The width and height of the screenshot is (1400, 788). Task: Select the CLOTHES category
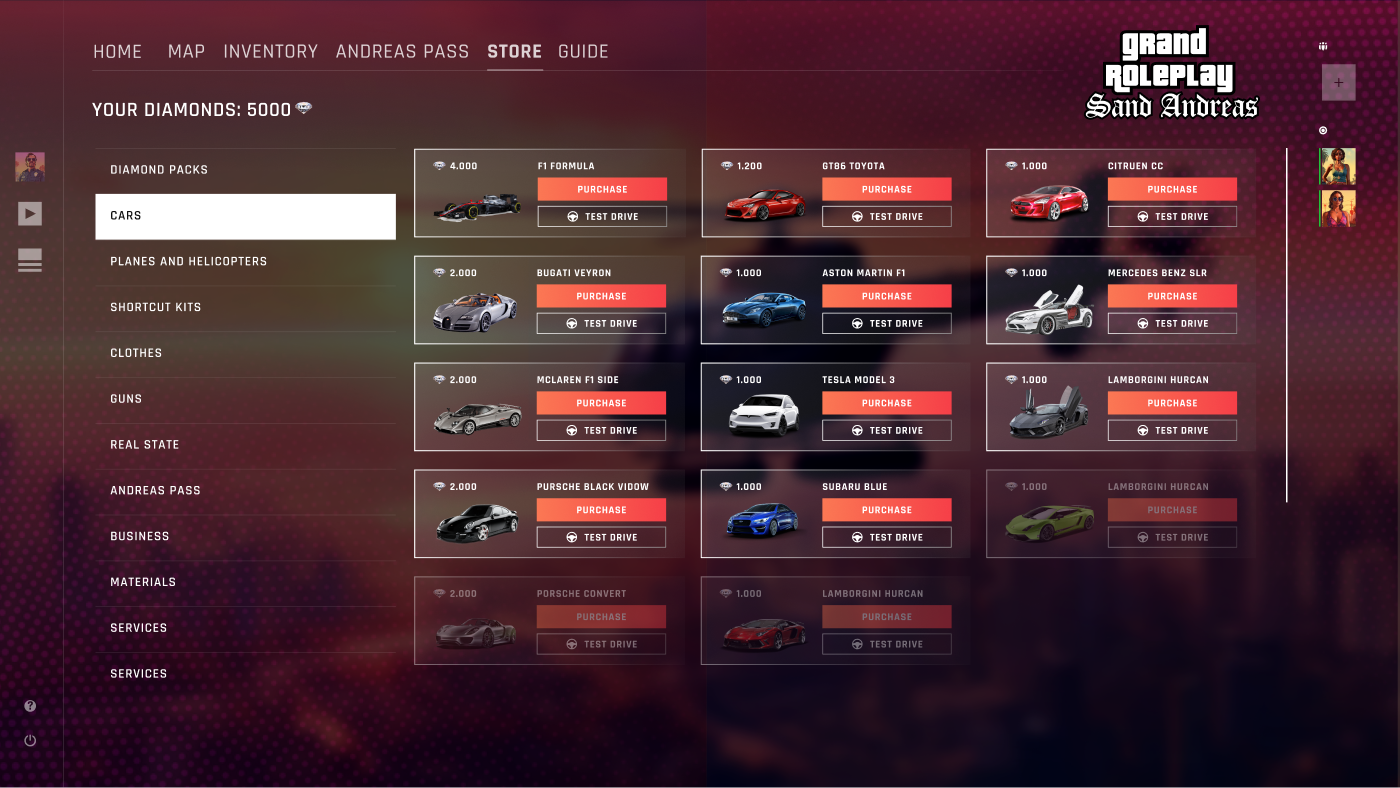136,352
